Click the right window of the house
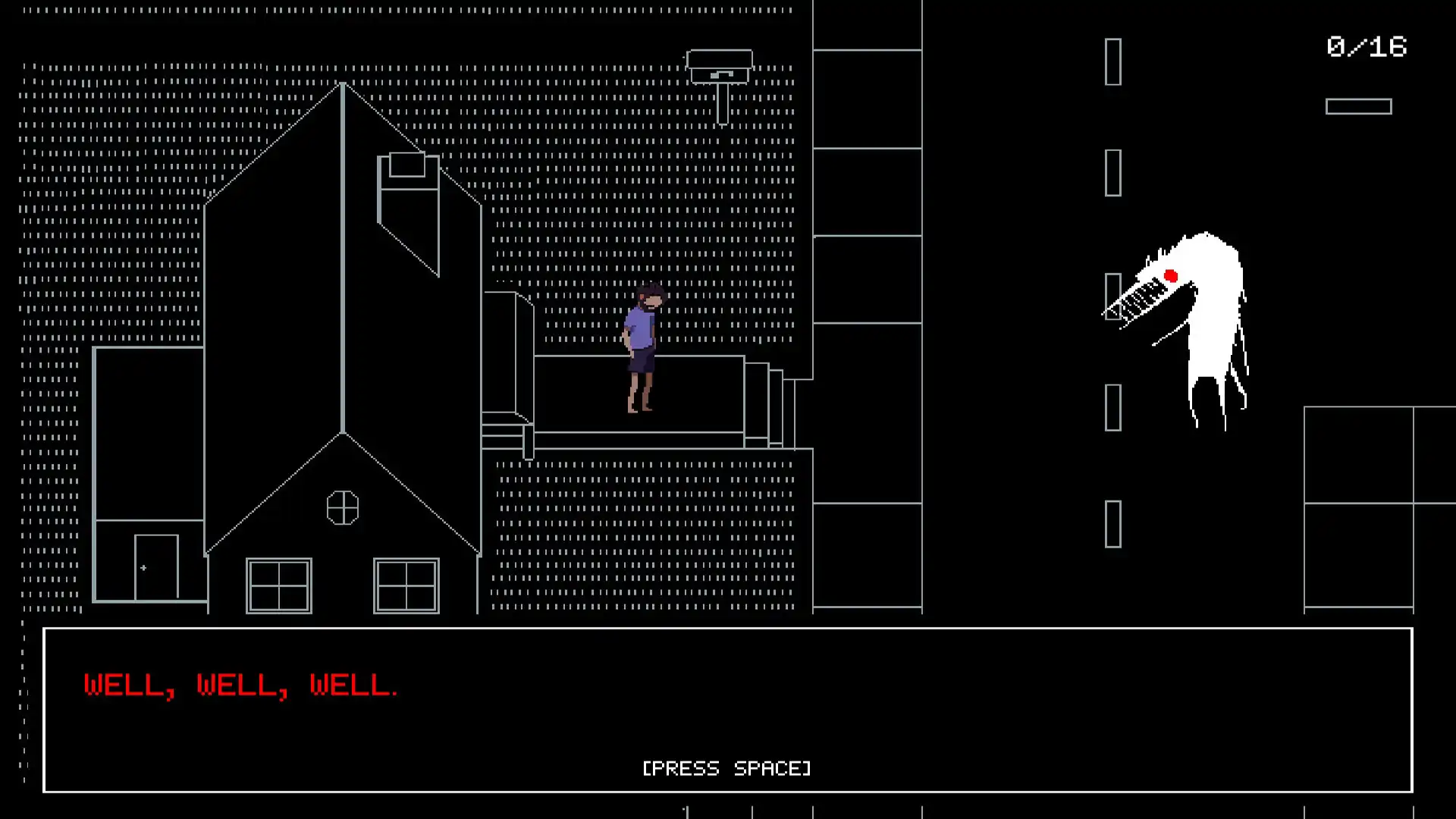The height and width of the screenshot is (819, 1456). pos(406,585)
